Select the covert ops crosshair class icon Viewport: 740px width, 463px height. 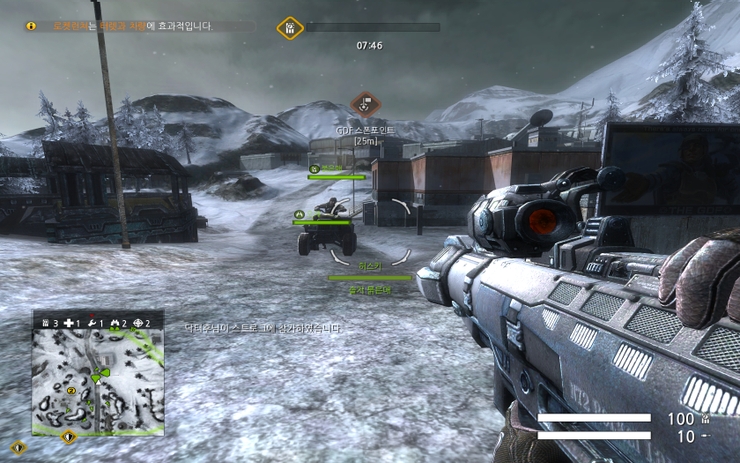coord(137,323)
